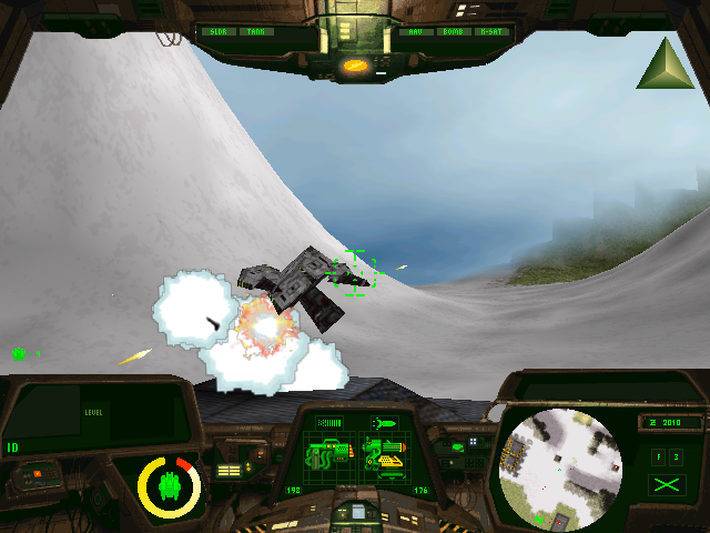Pick the BOMB unit option

click(452, 32)
